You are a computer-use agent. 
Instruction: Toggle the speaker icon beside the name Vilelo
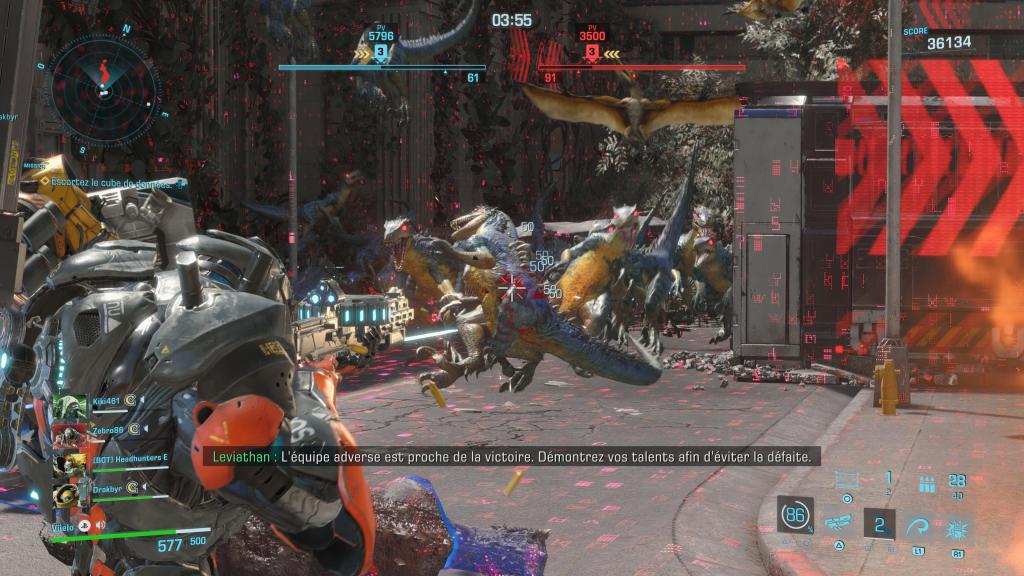100,523
